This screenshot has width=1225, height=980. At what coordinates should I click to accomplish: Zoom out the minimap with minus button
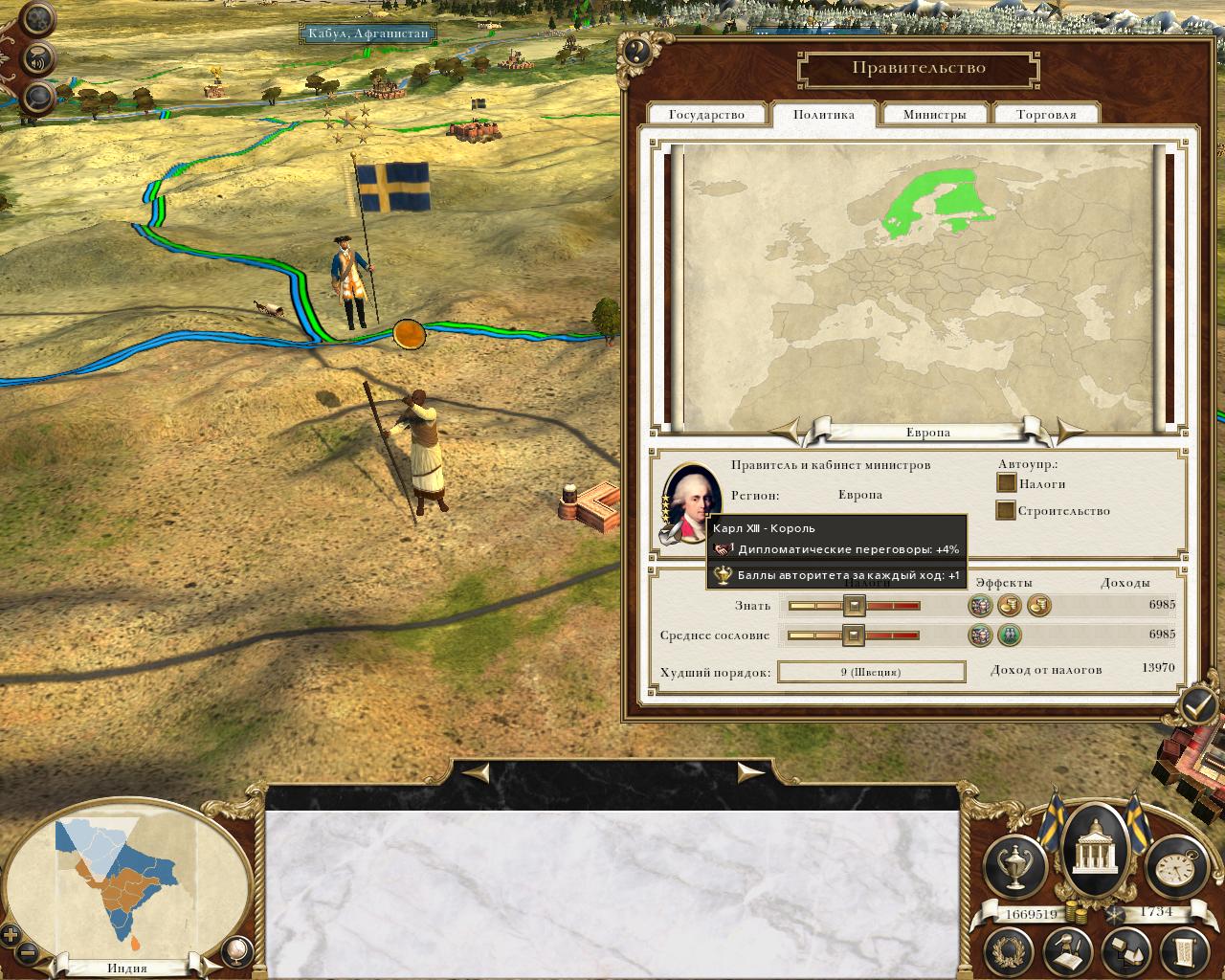pos(29,953)
